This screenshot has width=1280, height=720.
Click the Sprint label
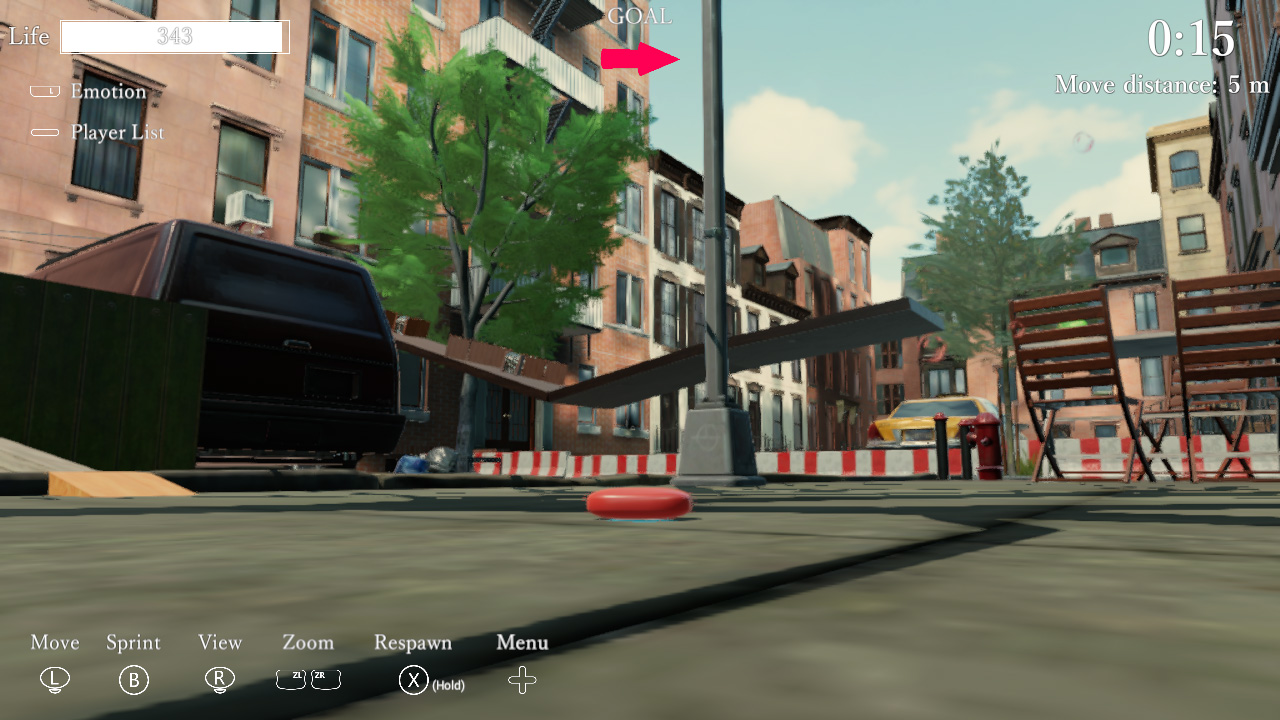click(x=133, y=643)
